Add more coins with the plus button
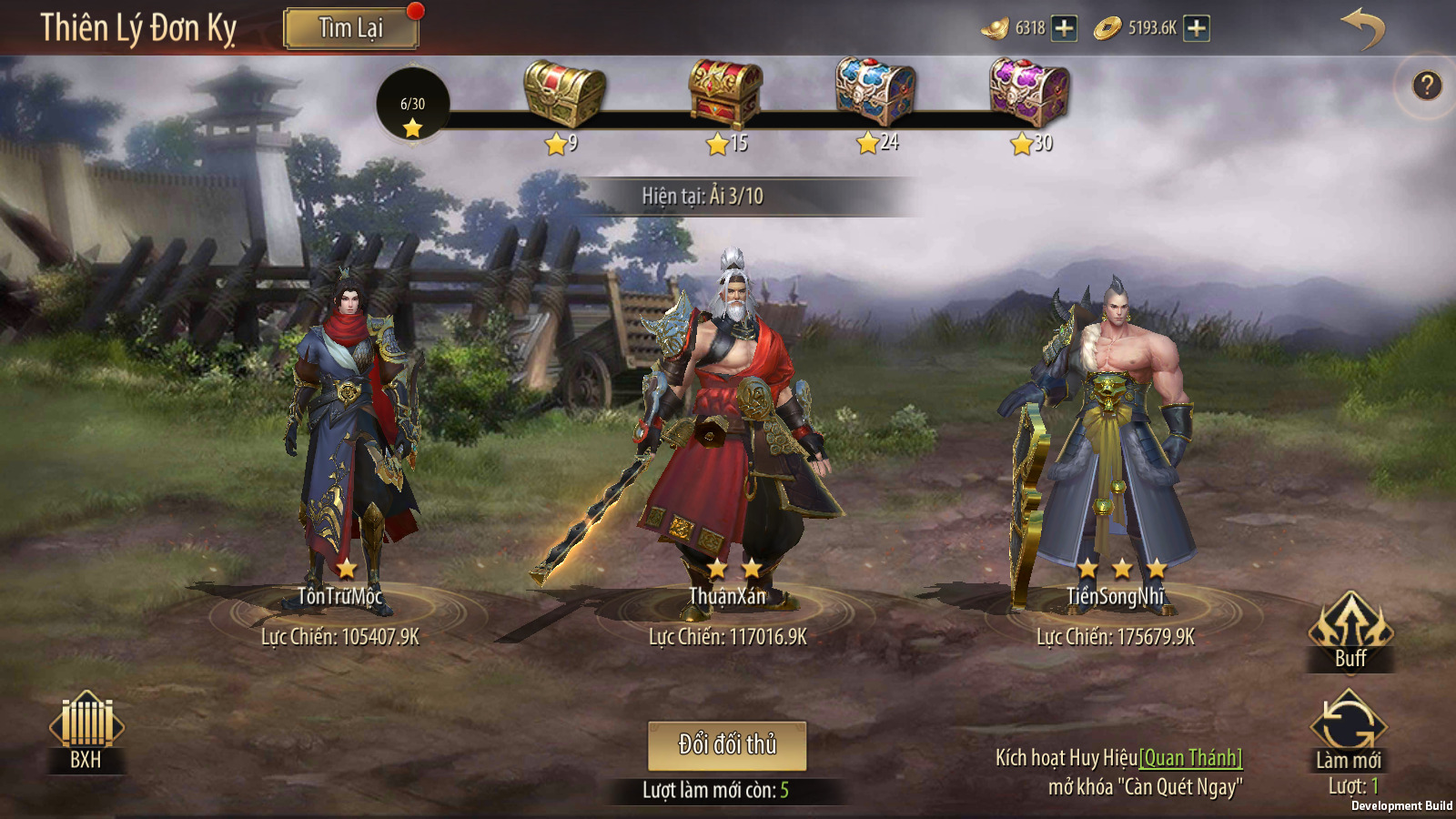This screenshot has width=1456, height=819. point(1197,28)
